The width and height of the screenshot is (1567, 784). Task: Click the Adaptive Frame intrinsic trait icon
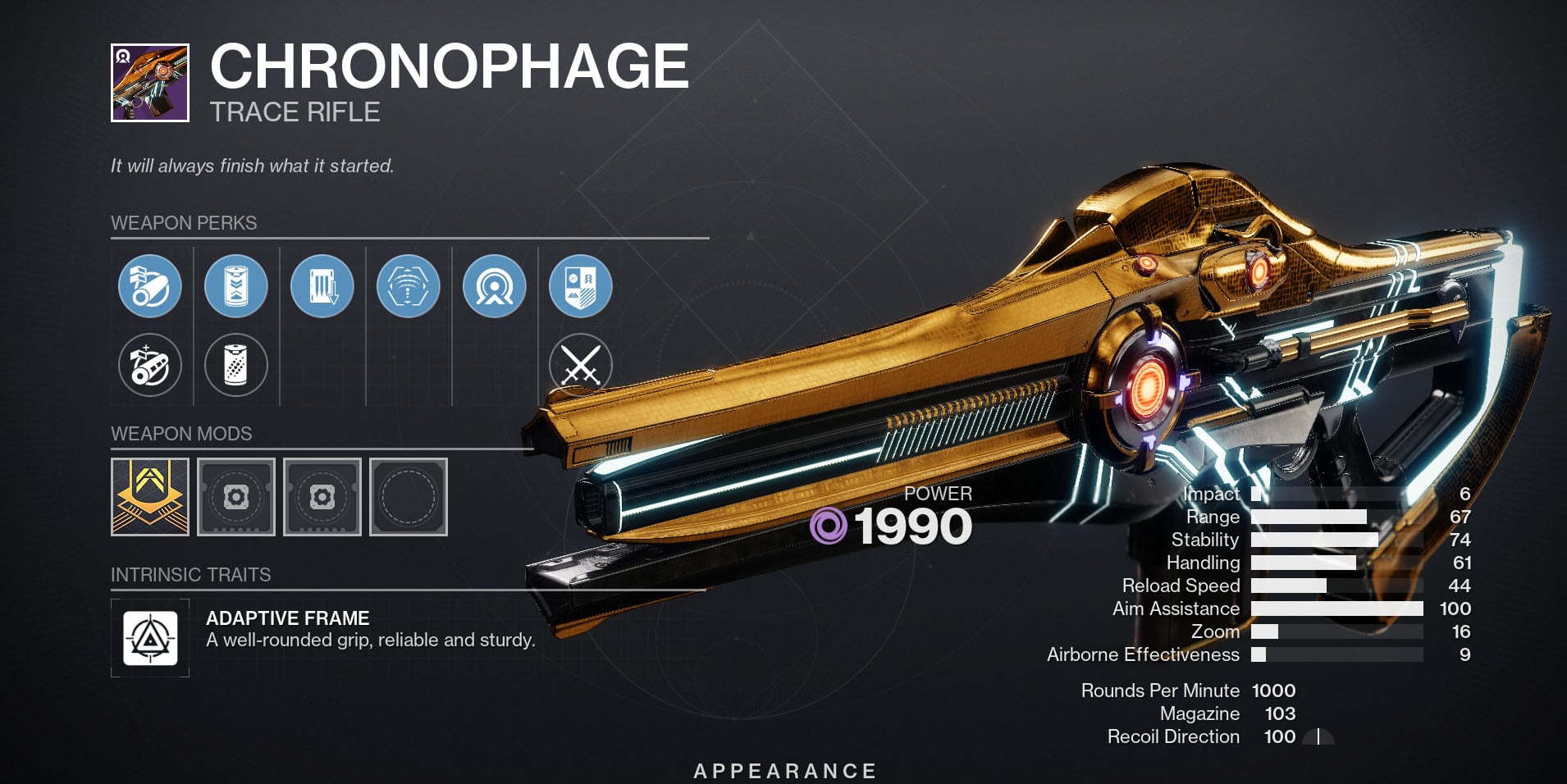(150, 639)
